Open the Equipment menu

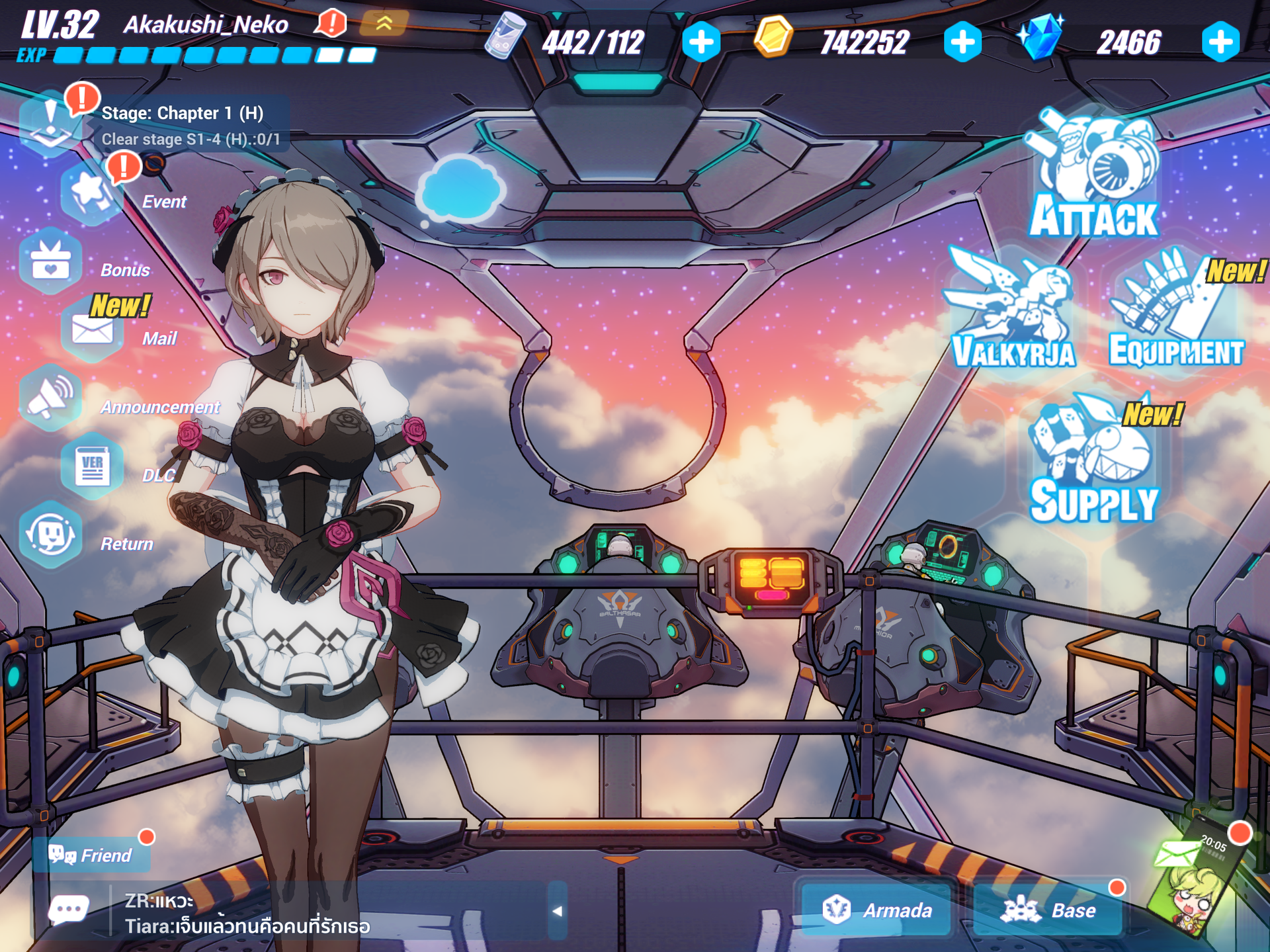click(1175, 311)
